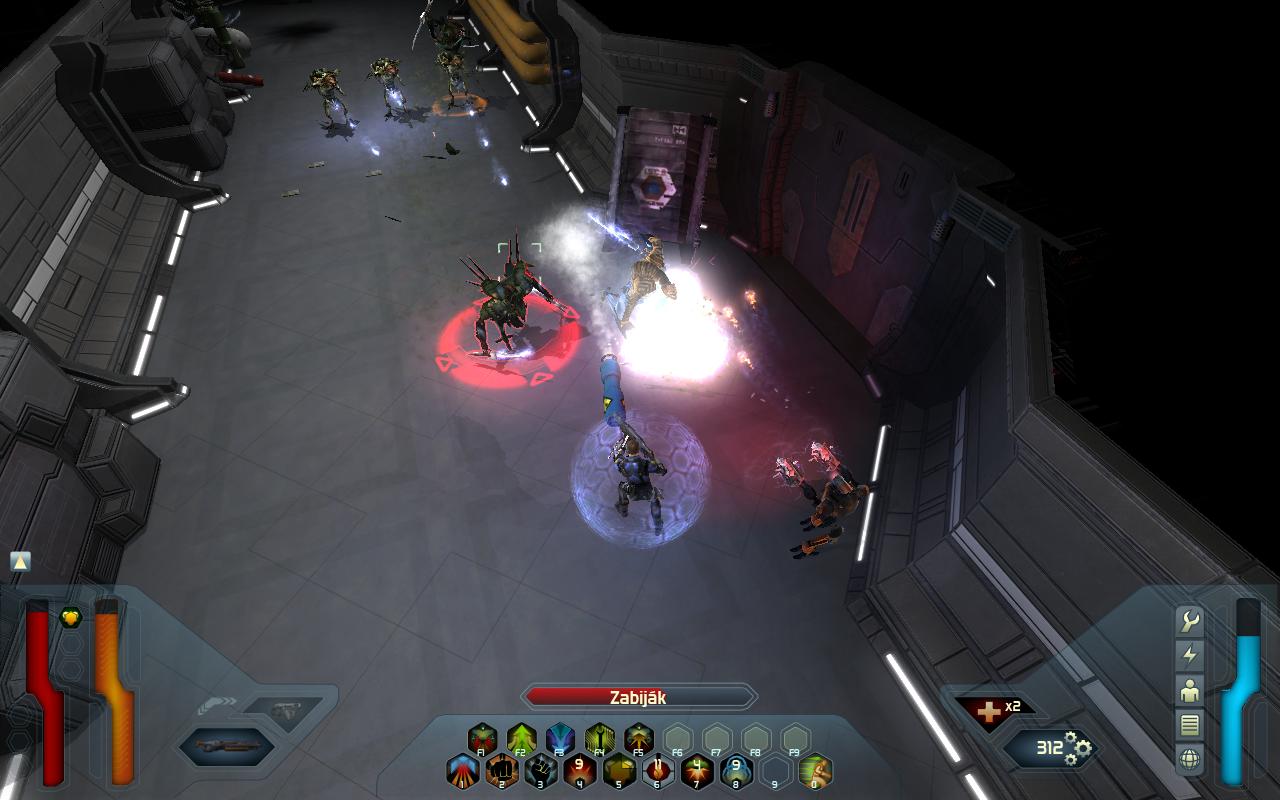The width and height of the screenshot is (1280, 800).
Task: Select the red grenade item in slot 6
Action: pos(658,771)
